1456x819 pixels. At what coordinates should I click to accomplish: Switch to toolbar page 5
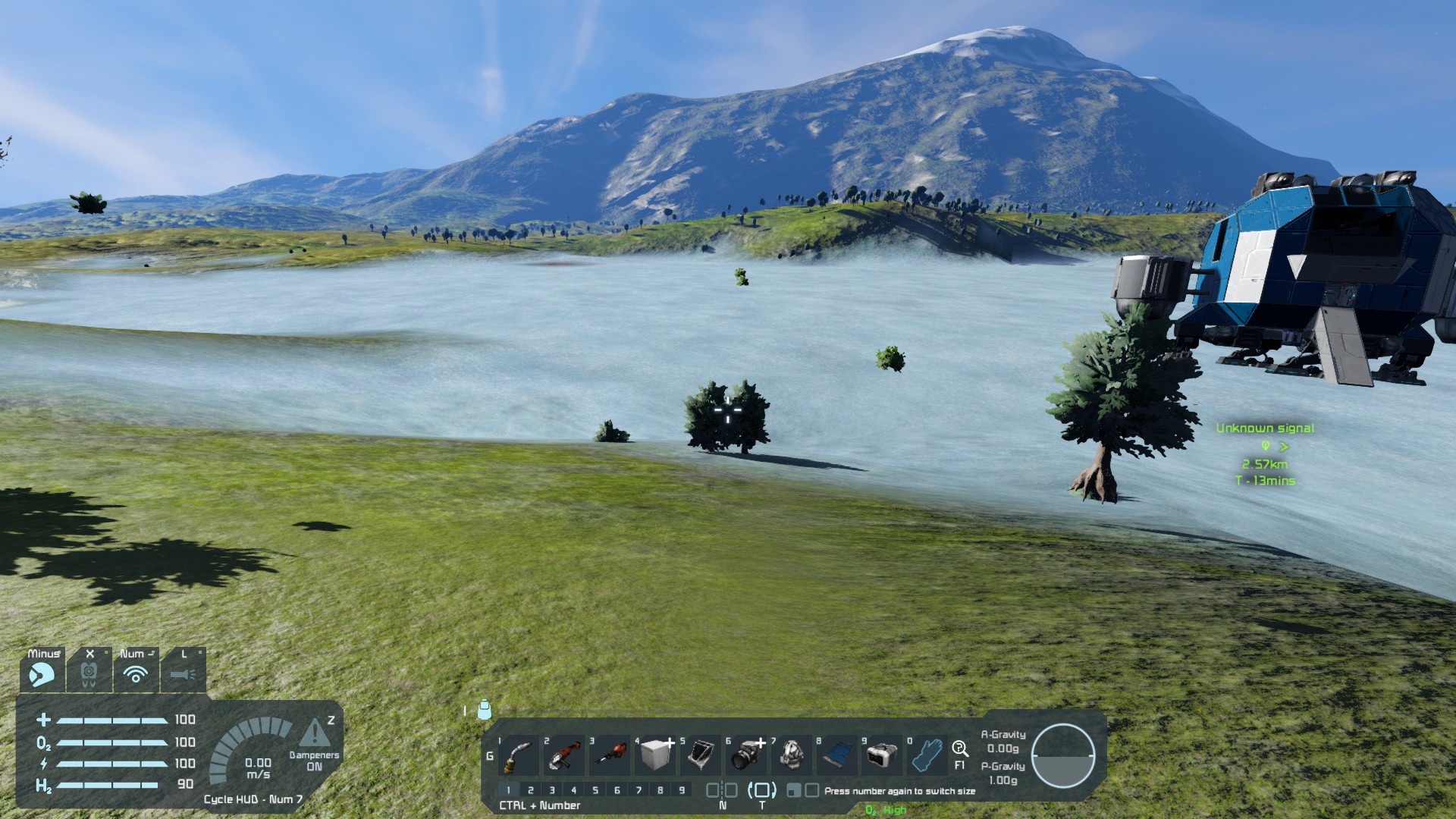(x=595, y=790)
